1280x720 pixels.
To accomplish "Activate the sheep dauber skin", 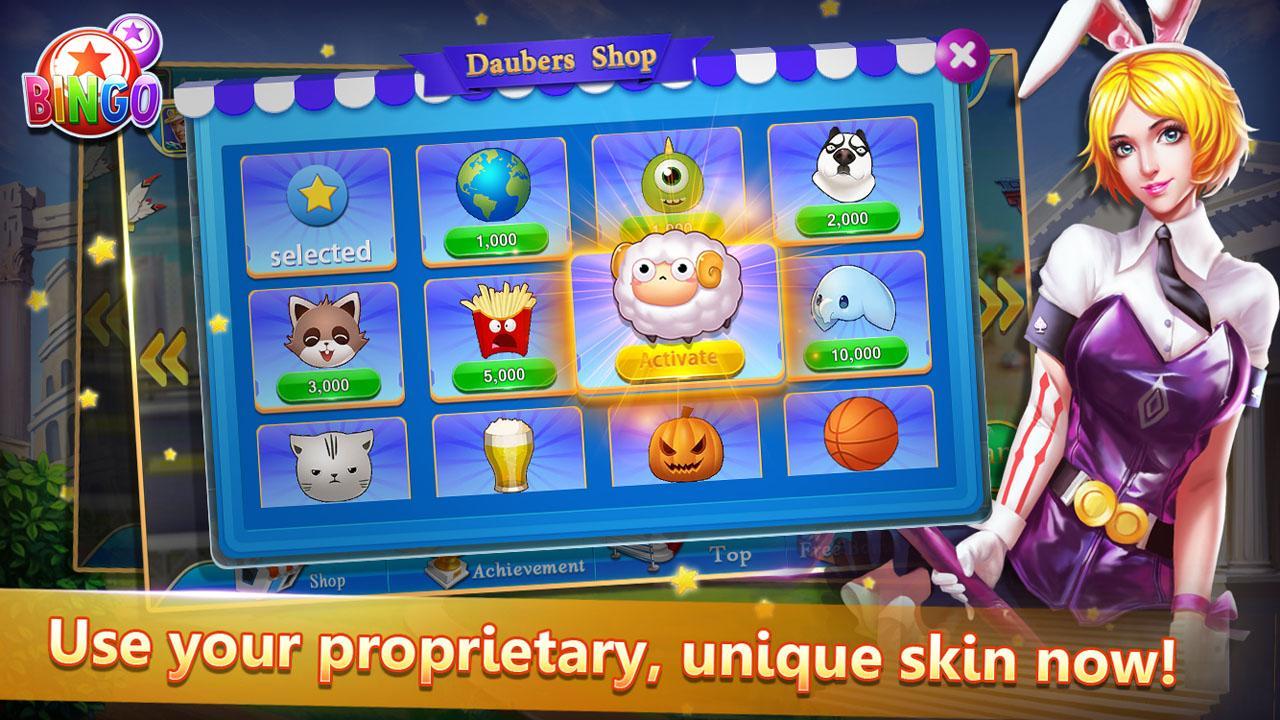I will click(678, 355).
